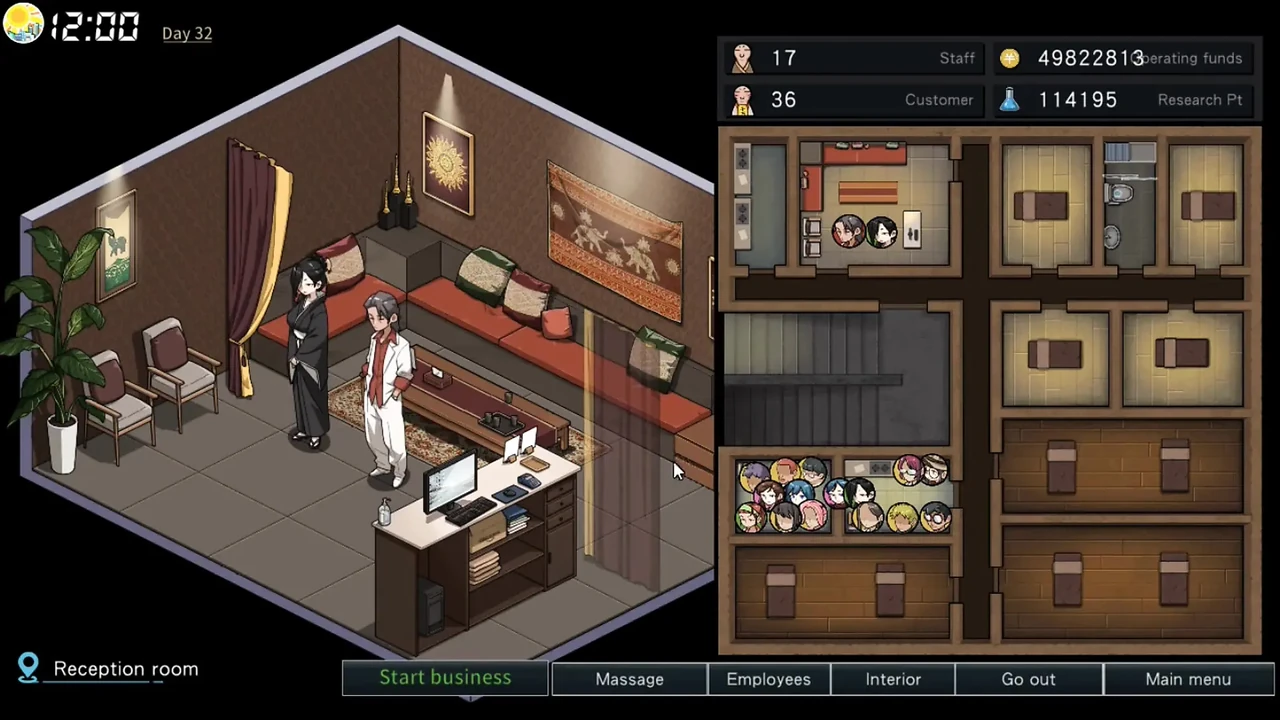Open the Massage menu
Image resolution: width=1280 pixels, height=720 pixels.
click(629, 679)
